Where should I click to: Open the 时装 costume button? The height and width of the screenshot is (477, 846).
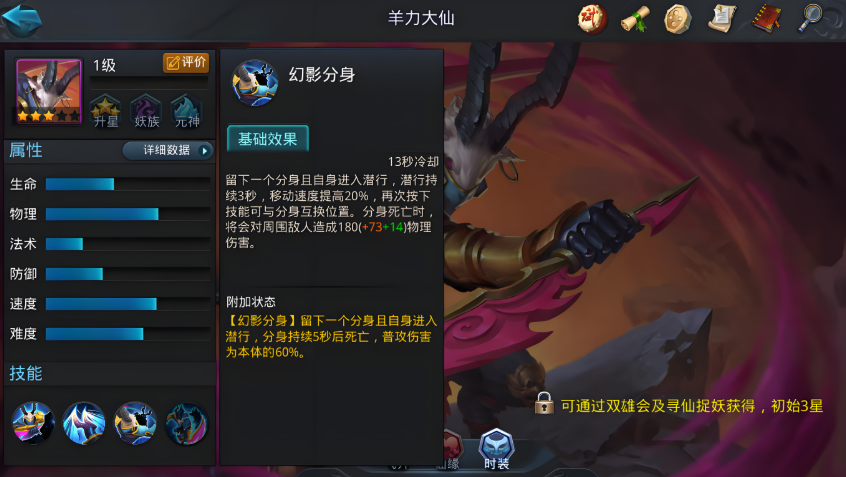point(496,449)
